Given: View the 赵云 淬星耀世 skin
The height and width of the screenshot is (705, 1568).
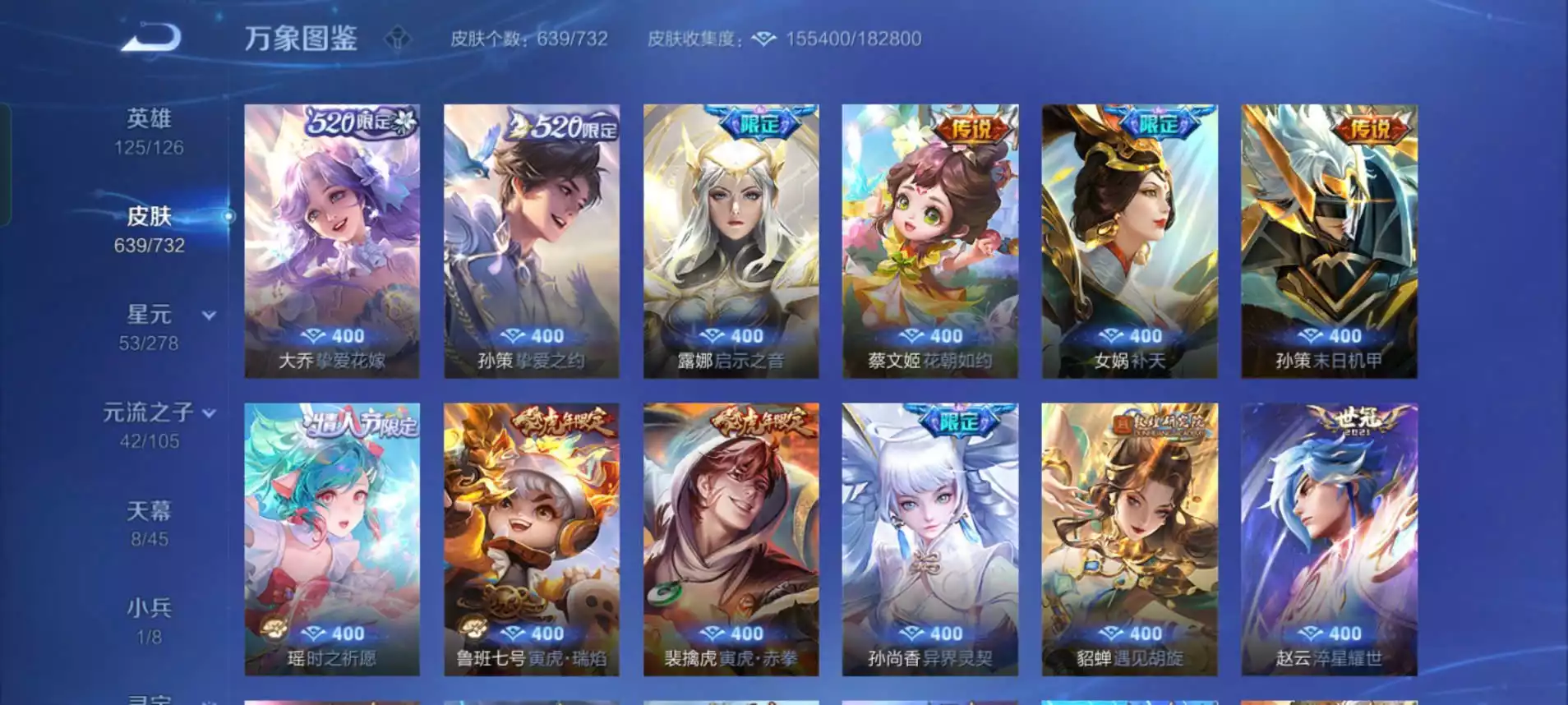Looking at the screenshot, I should pyautogui.click(x=1329, y=539).
